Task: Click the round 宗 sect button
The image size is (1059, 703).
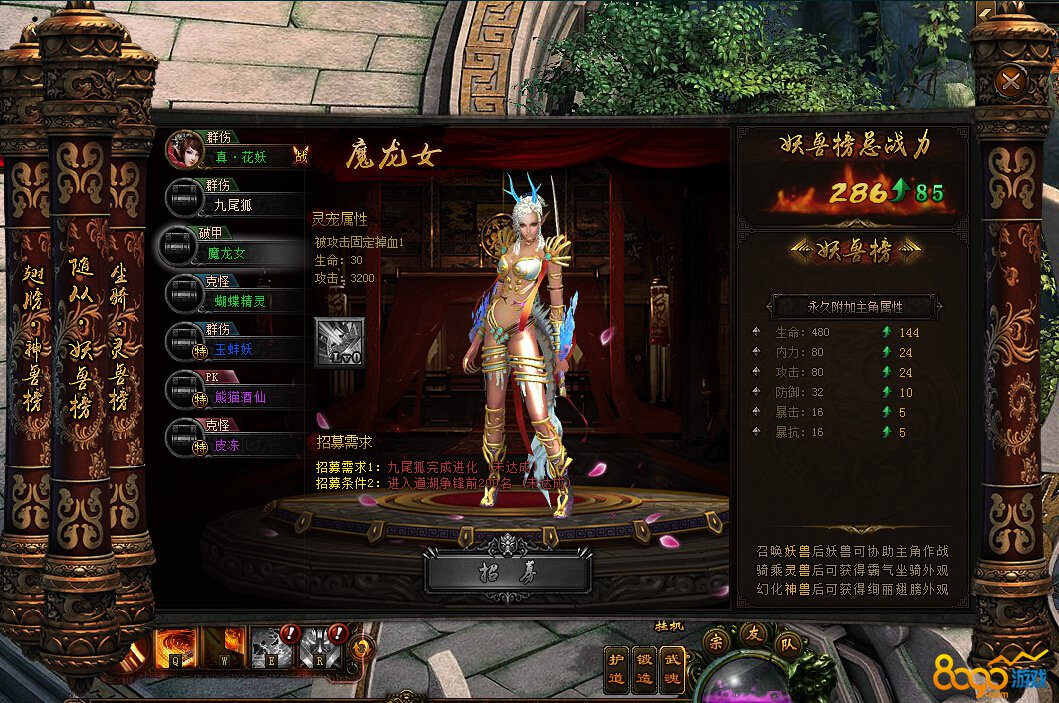Action: [x=717, y=641]
